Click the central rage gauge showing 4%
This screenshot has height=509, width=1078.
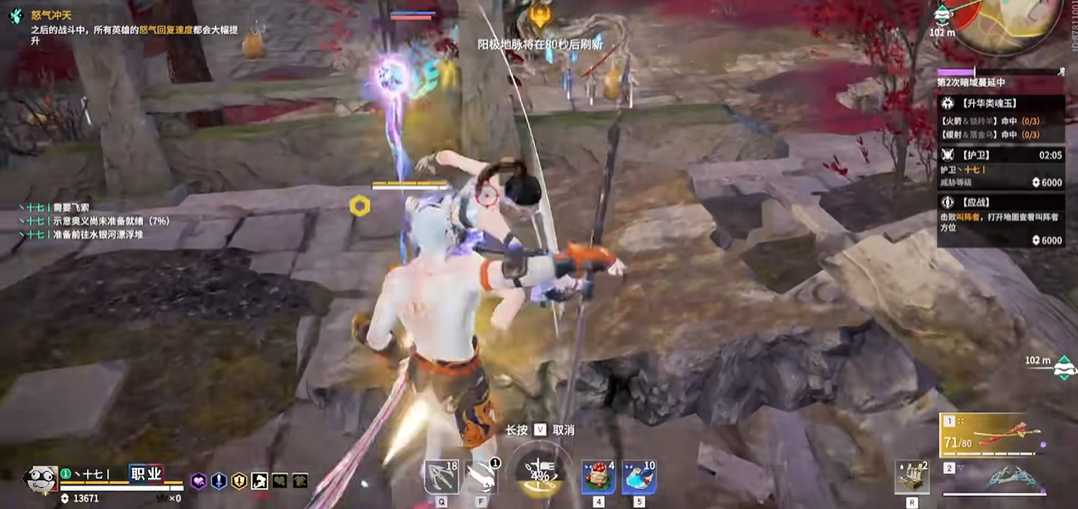coord(541,477)
